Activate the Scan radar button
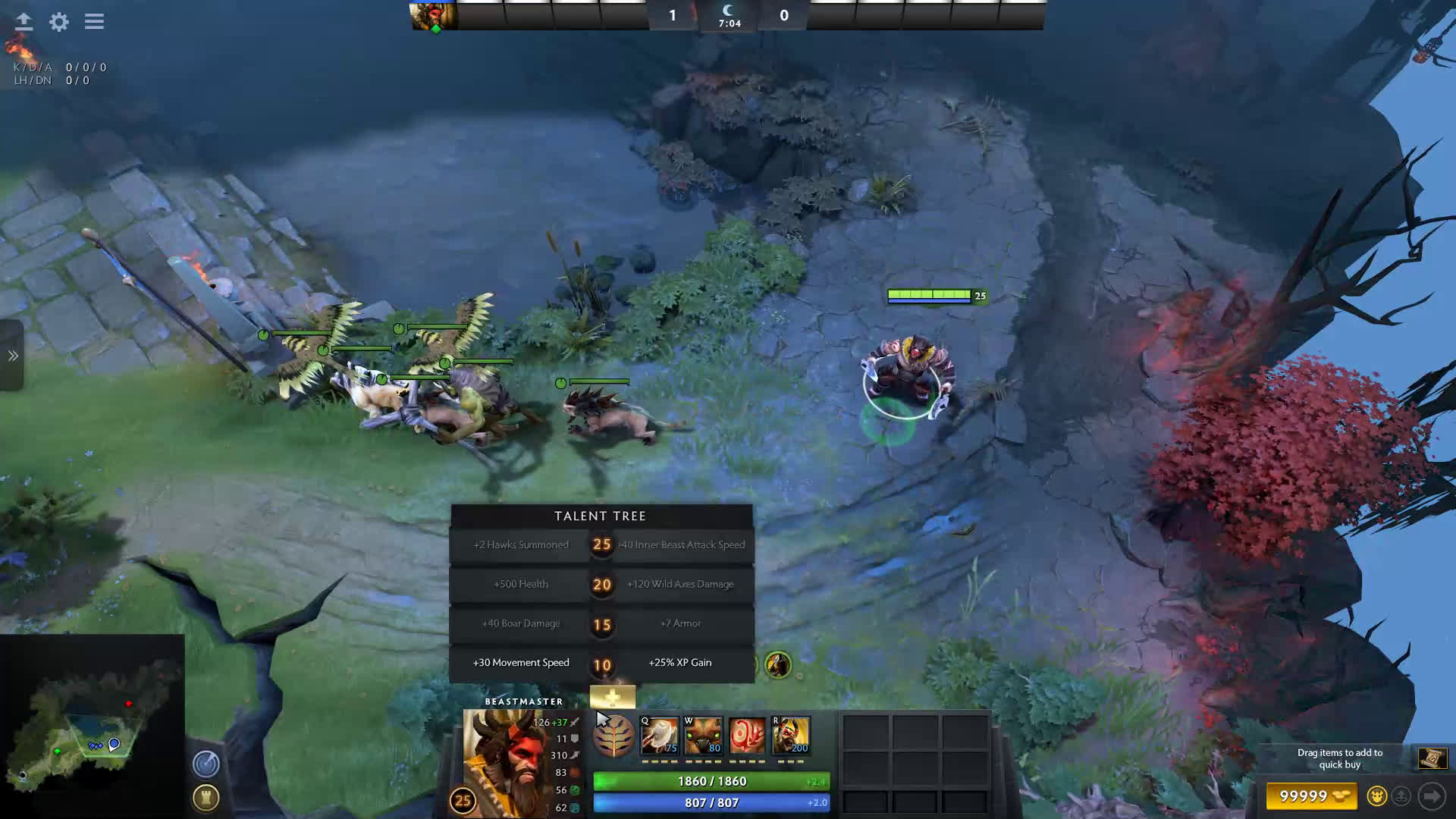The image size is (1456, 819). coord(206,764)
